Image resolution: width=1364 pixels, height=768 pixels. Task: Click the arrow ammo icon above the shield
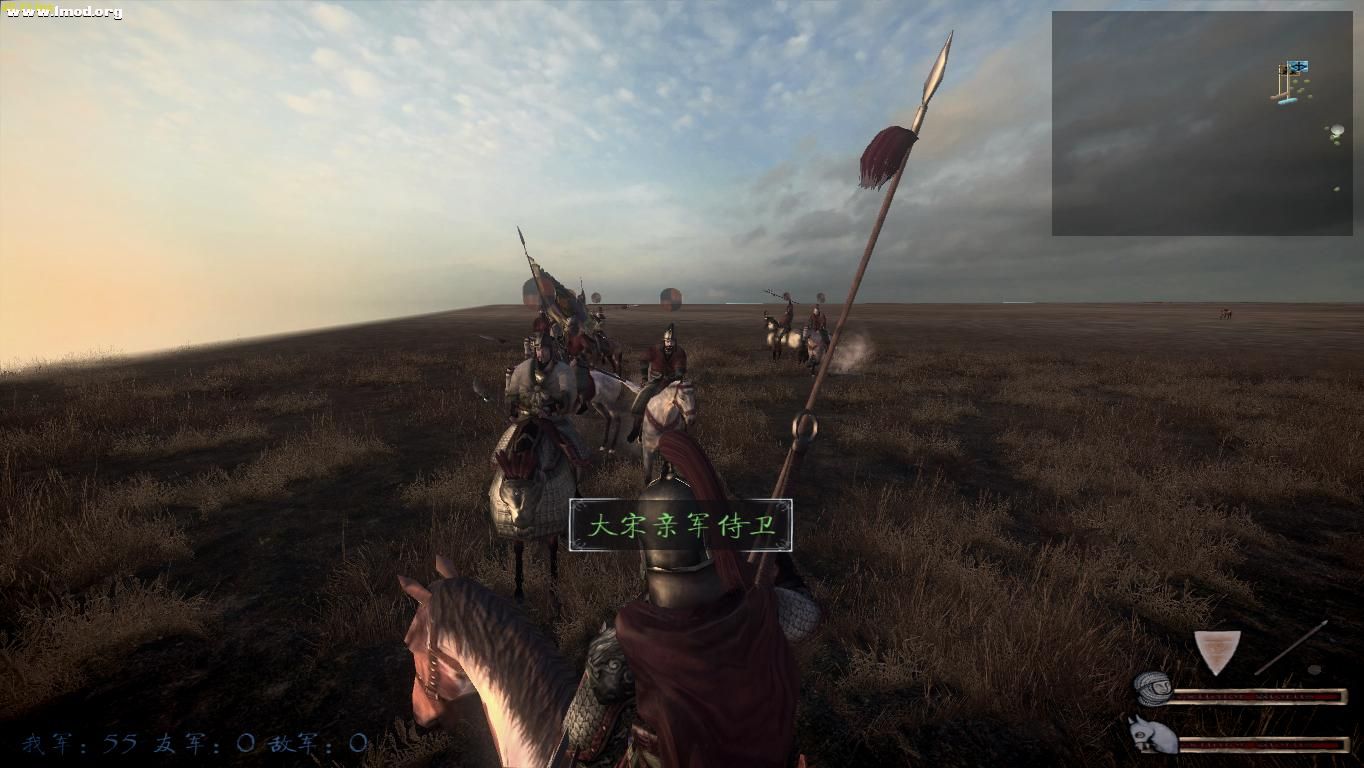pyautogui.click(x=1290, y=647)
